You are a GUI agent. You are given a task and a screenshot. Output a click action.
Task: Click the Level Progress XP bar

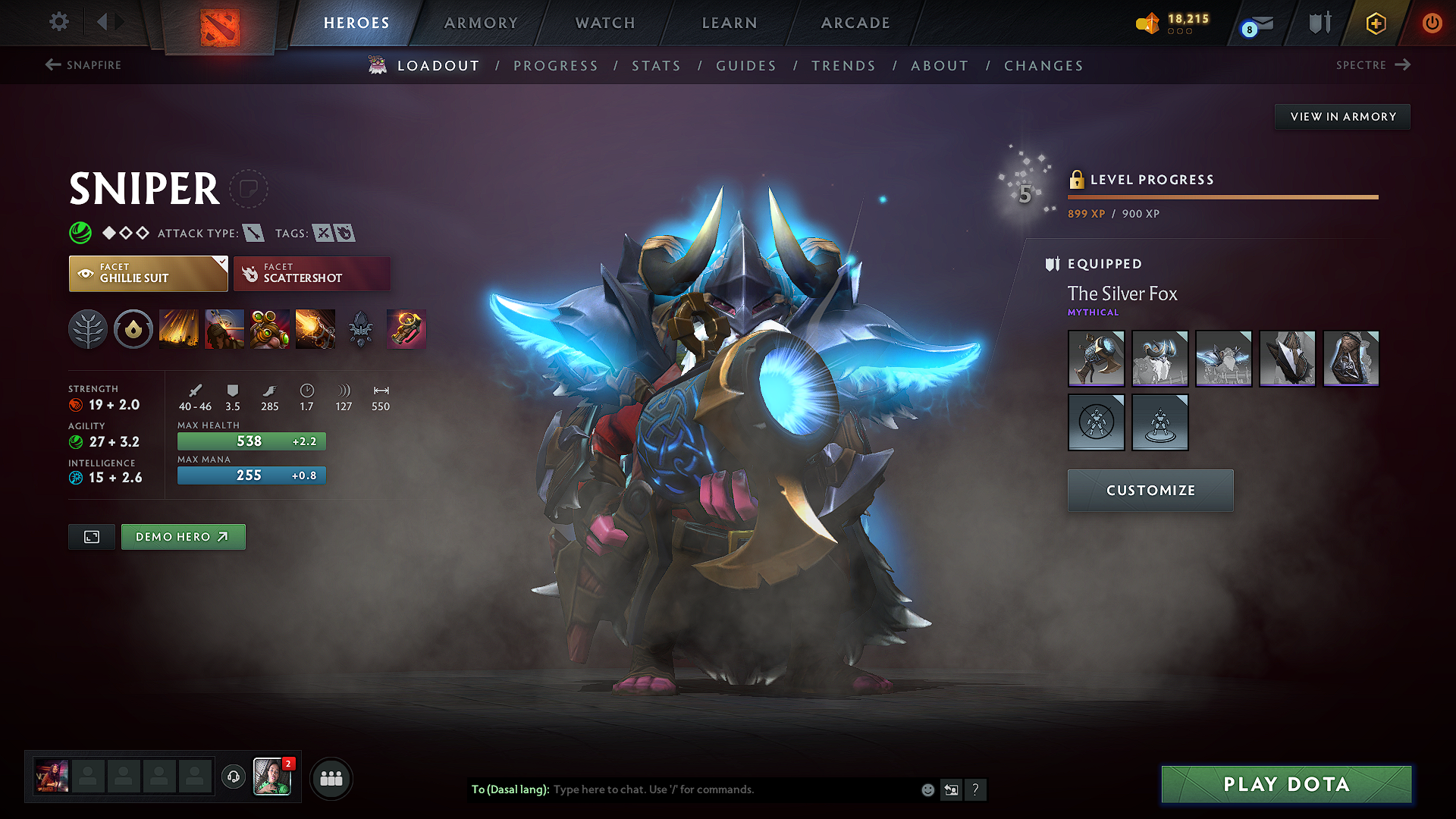(1222, 196)
